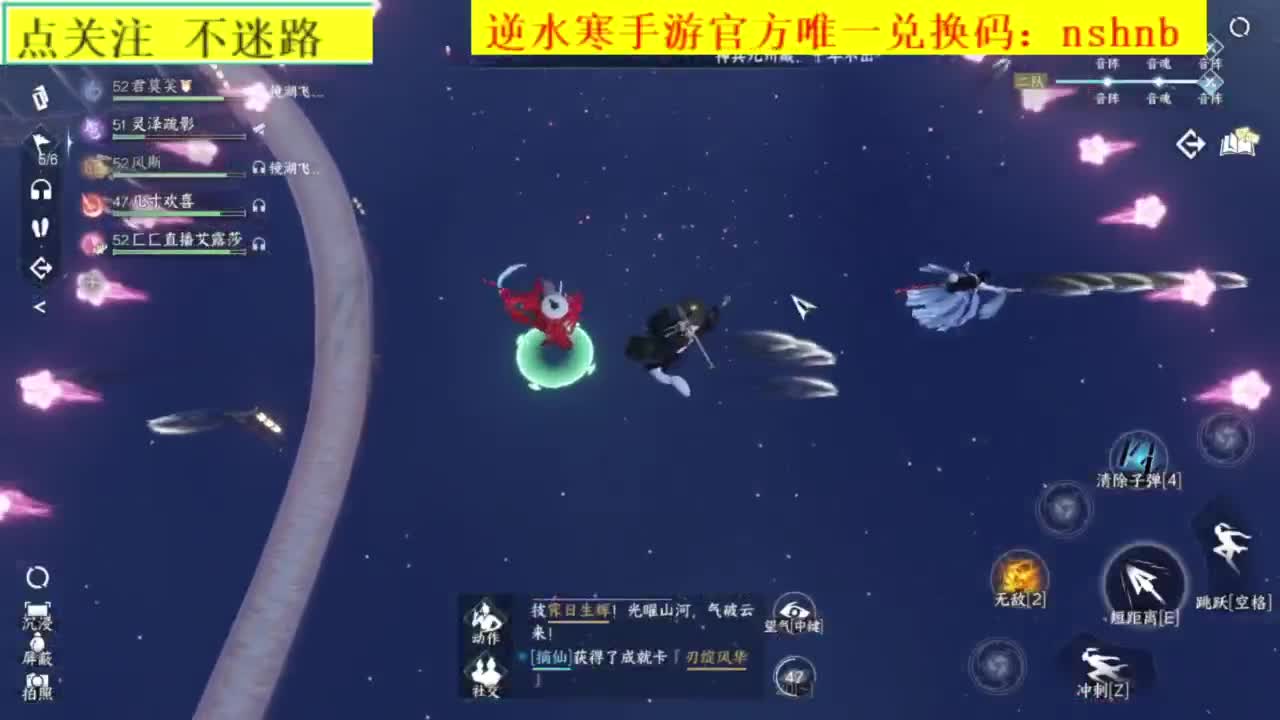Click the exit arrow icon near top right
Screen dimensions: 1280x720
click(x=1190, y=144)
